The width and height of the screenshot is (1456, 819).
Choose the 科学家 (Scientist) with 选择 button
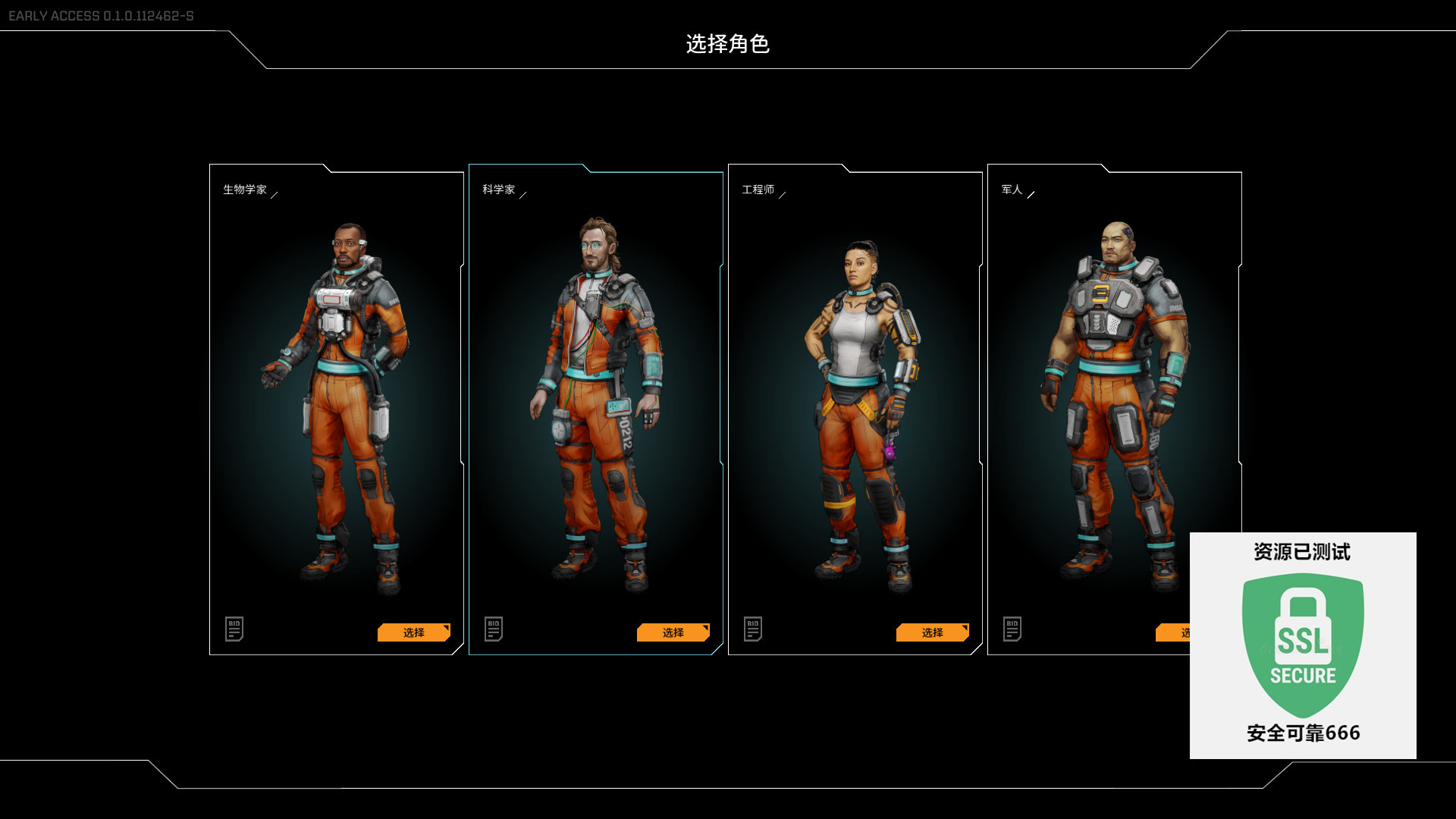pos(673,632)
